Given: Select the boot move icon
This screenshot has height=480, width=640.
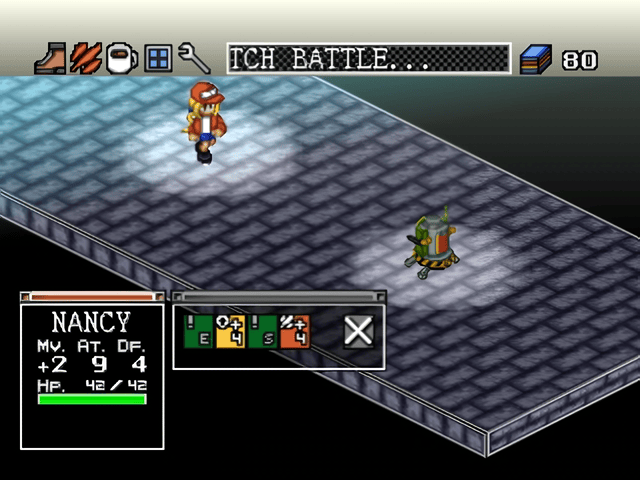Looking at the screenshot, I should click(x=50, y=58).
